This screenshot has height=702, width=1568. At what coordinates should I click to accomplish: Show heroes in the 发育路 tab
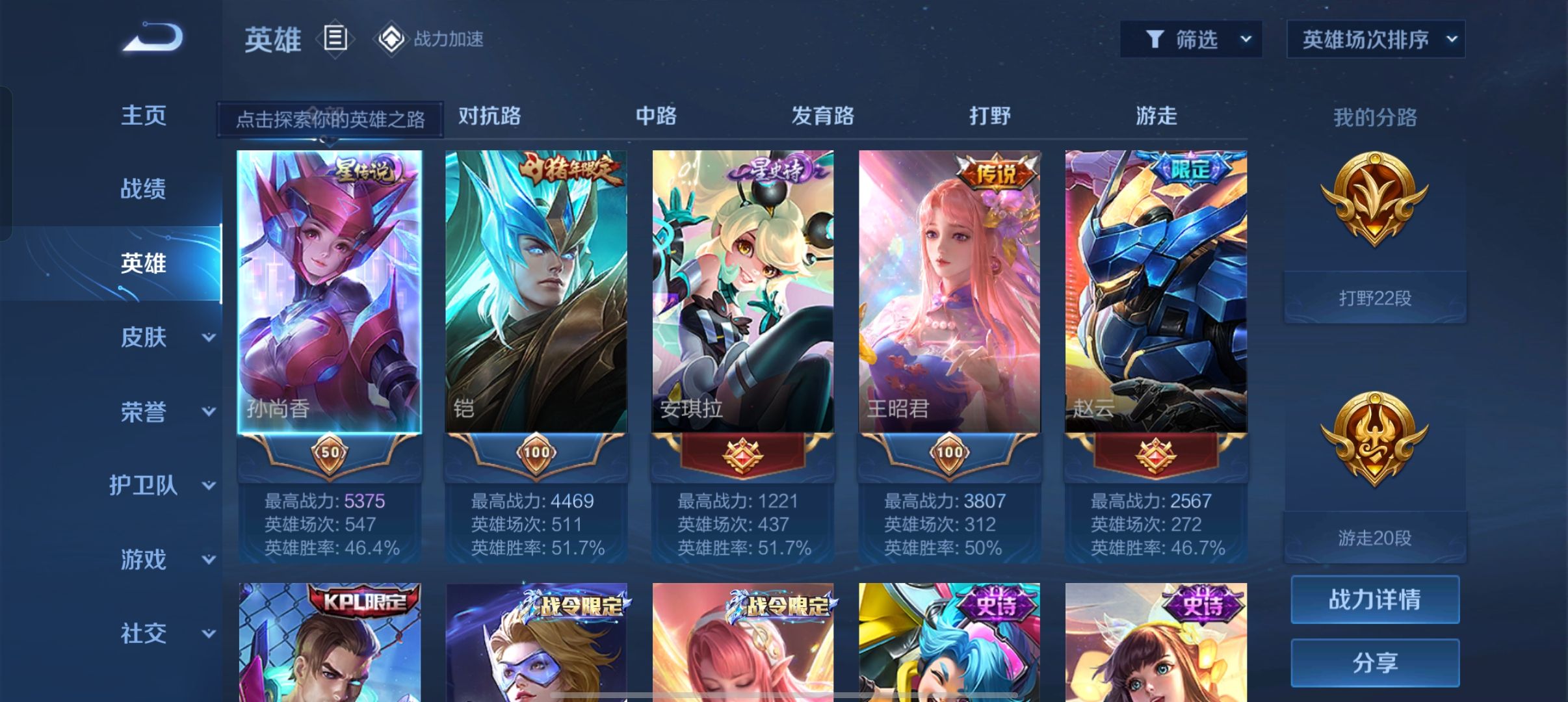[x=822, y=116]
